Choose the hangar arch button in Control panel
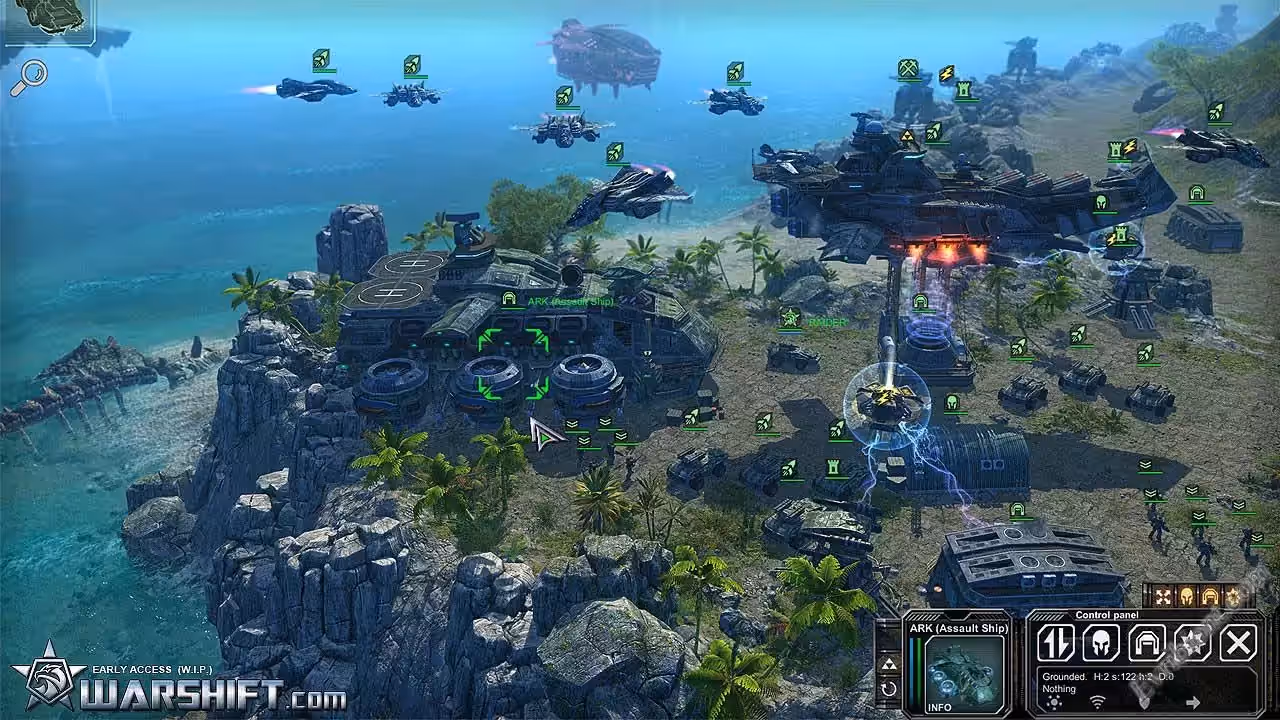The image size is (1280, 720). (1147, 643)
